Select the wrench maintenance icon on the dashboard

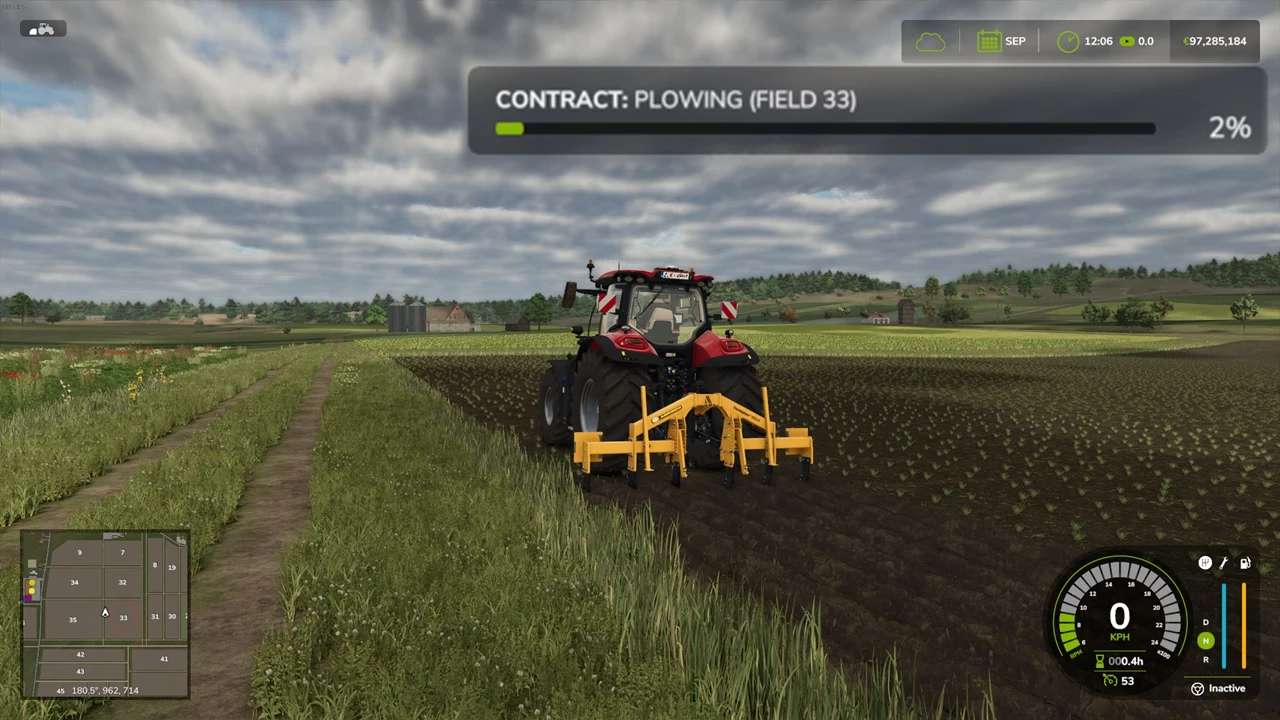point(1224,562)
